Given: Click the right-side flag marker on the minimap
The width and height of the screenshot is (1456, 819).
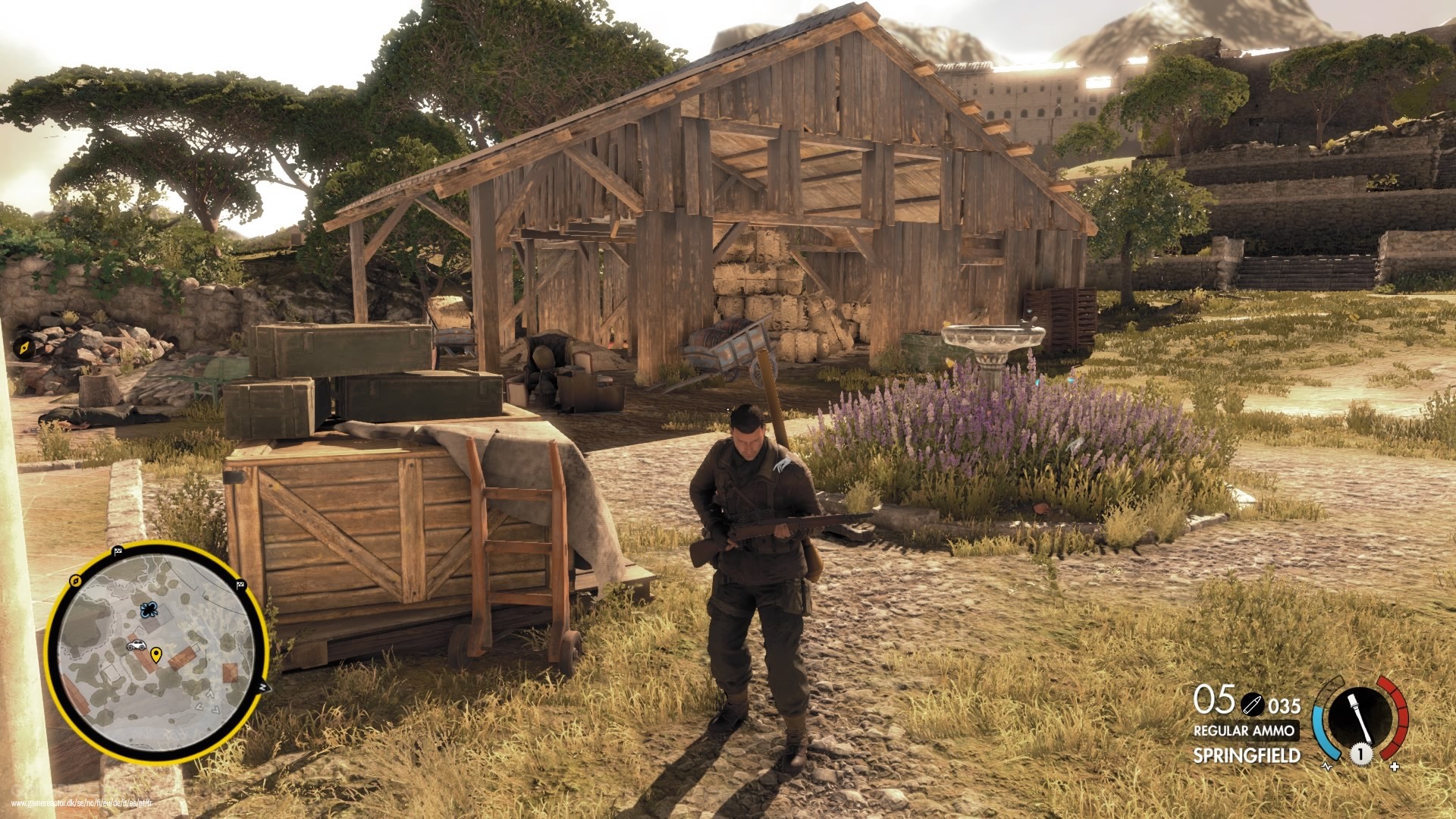Looking at the screenshot, I should [240, 585].
